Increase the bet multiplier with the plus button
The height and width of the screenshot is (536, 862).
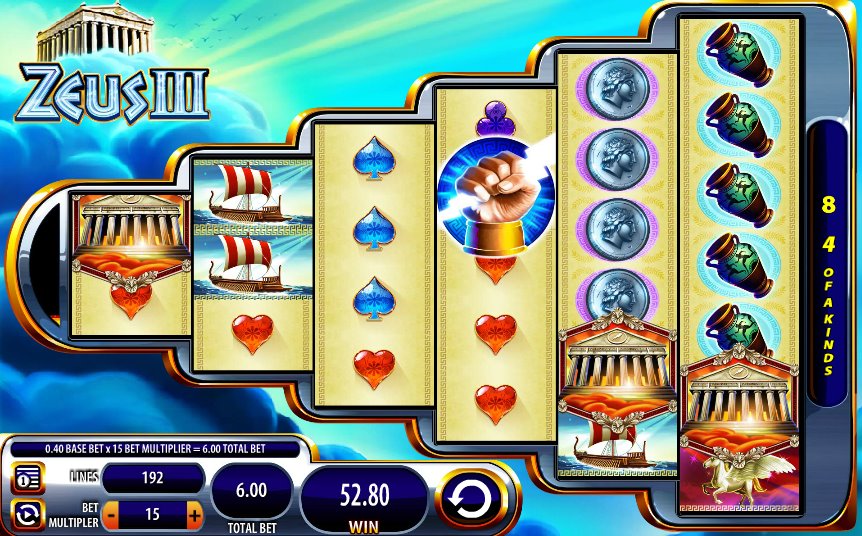click(x=194, y=515)
